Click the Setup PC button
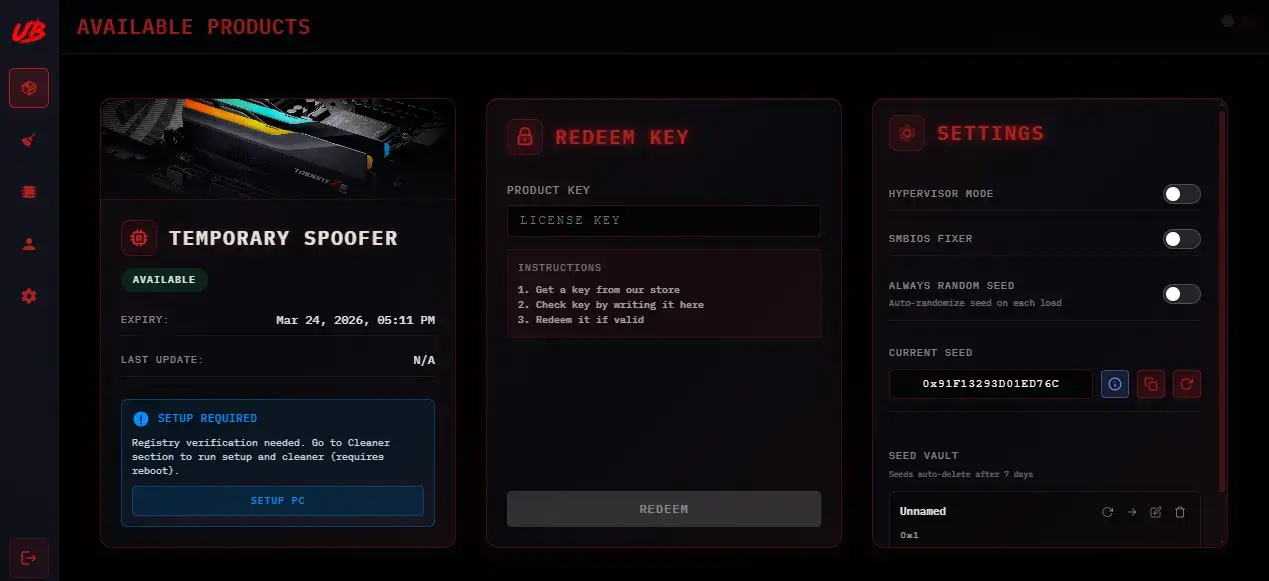1269x581 pixels. pos(278,500)
